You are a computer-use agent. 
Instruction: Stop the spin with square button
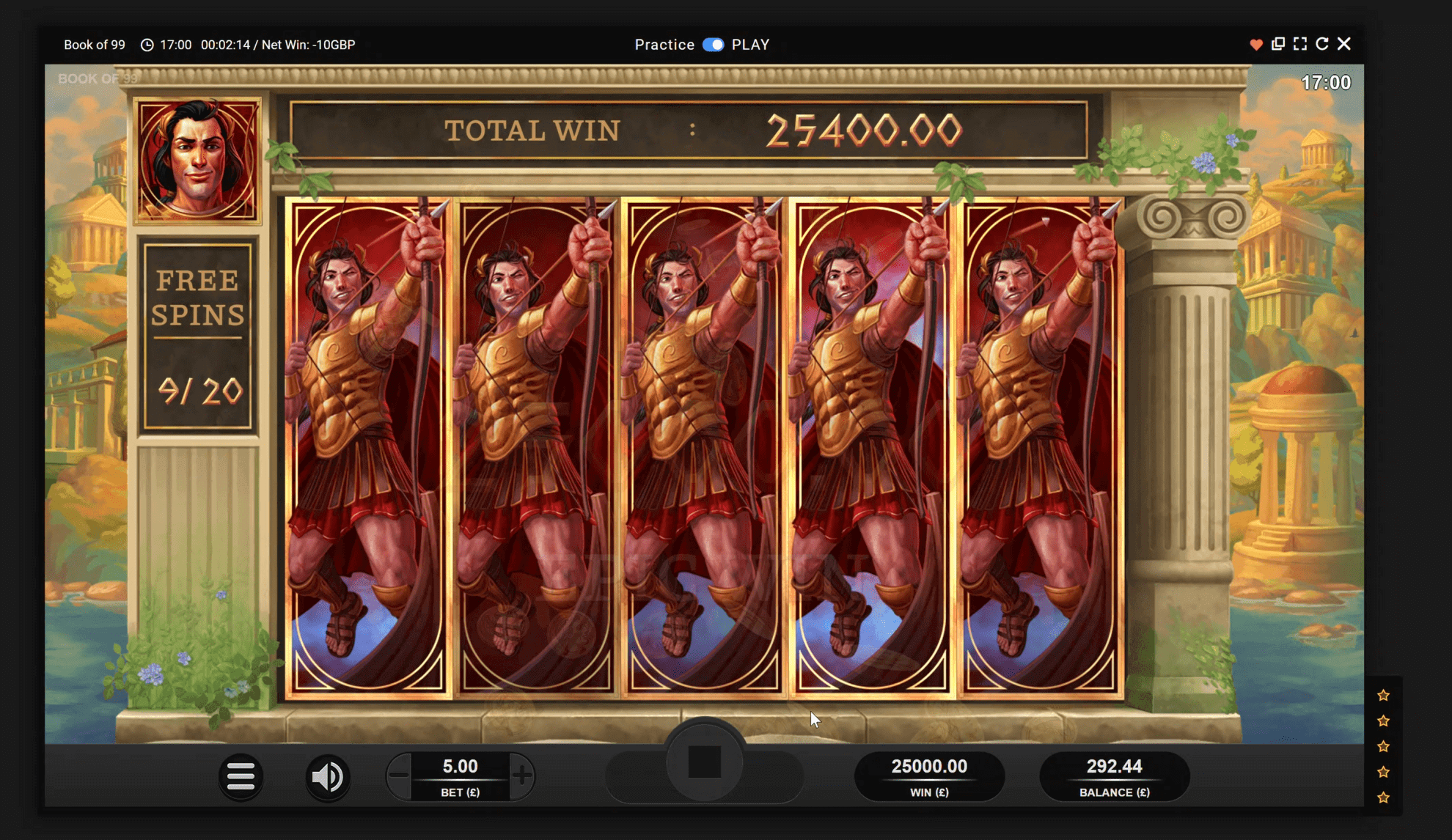point(704,762)
